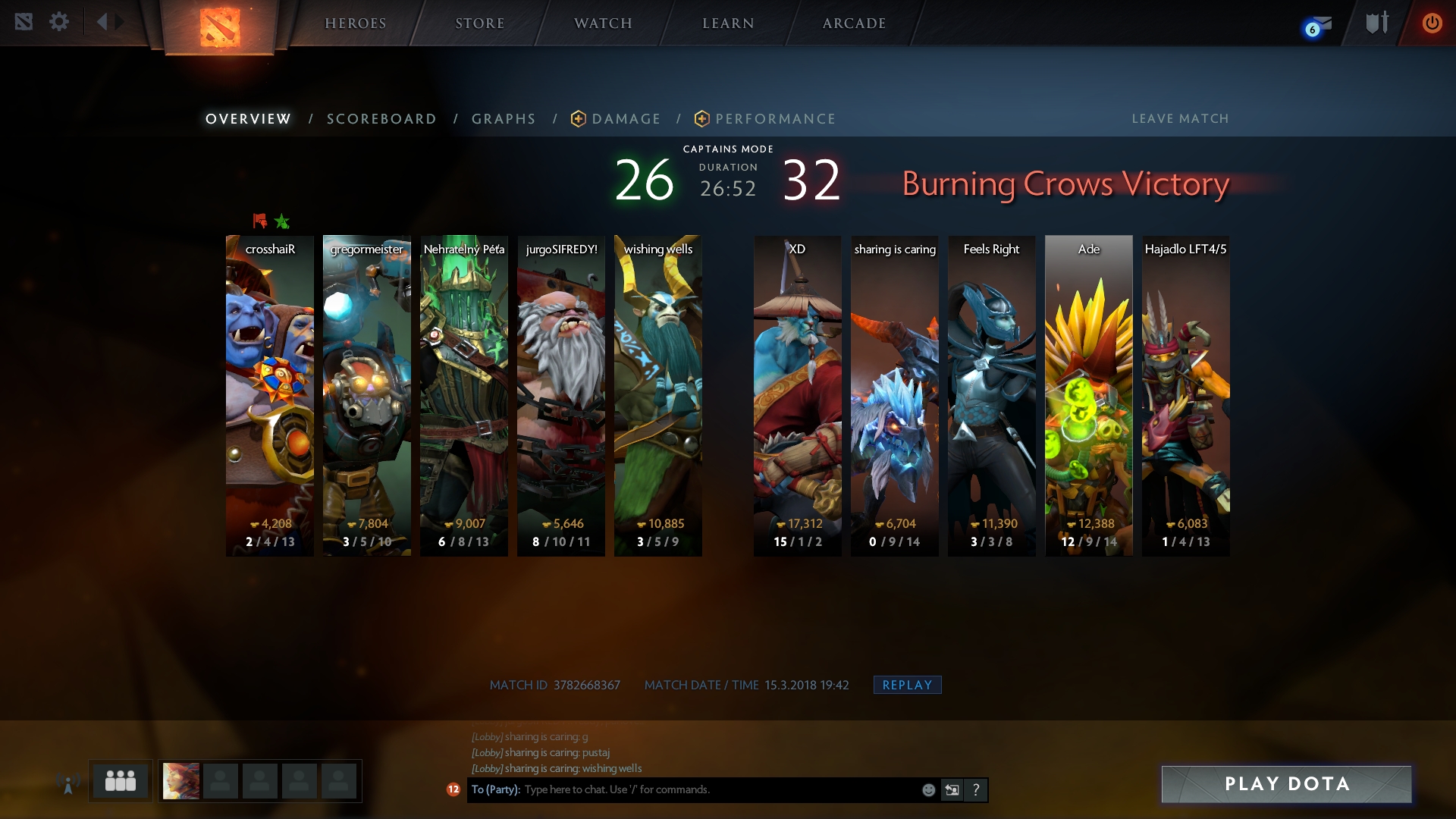Open the settings gear icon
This screenshot has height=819, width=1456.
[59, 21]
